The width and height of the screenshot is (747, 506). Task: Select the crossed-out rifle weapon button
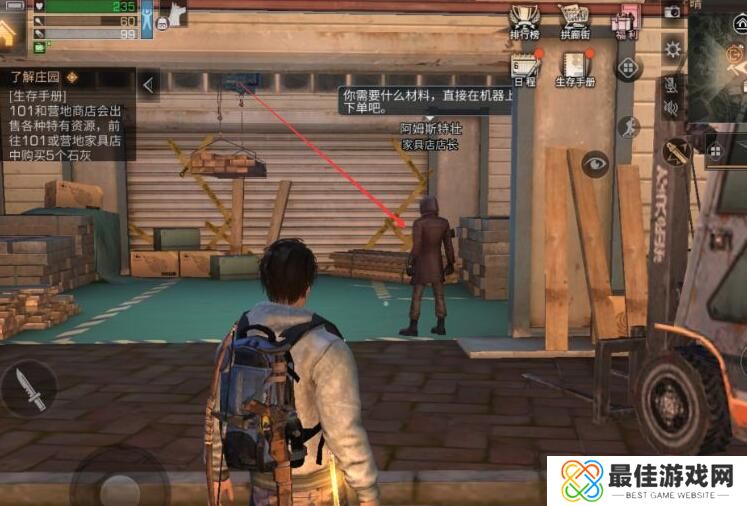679,152
